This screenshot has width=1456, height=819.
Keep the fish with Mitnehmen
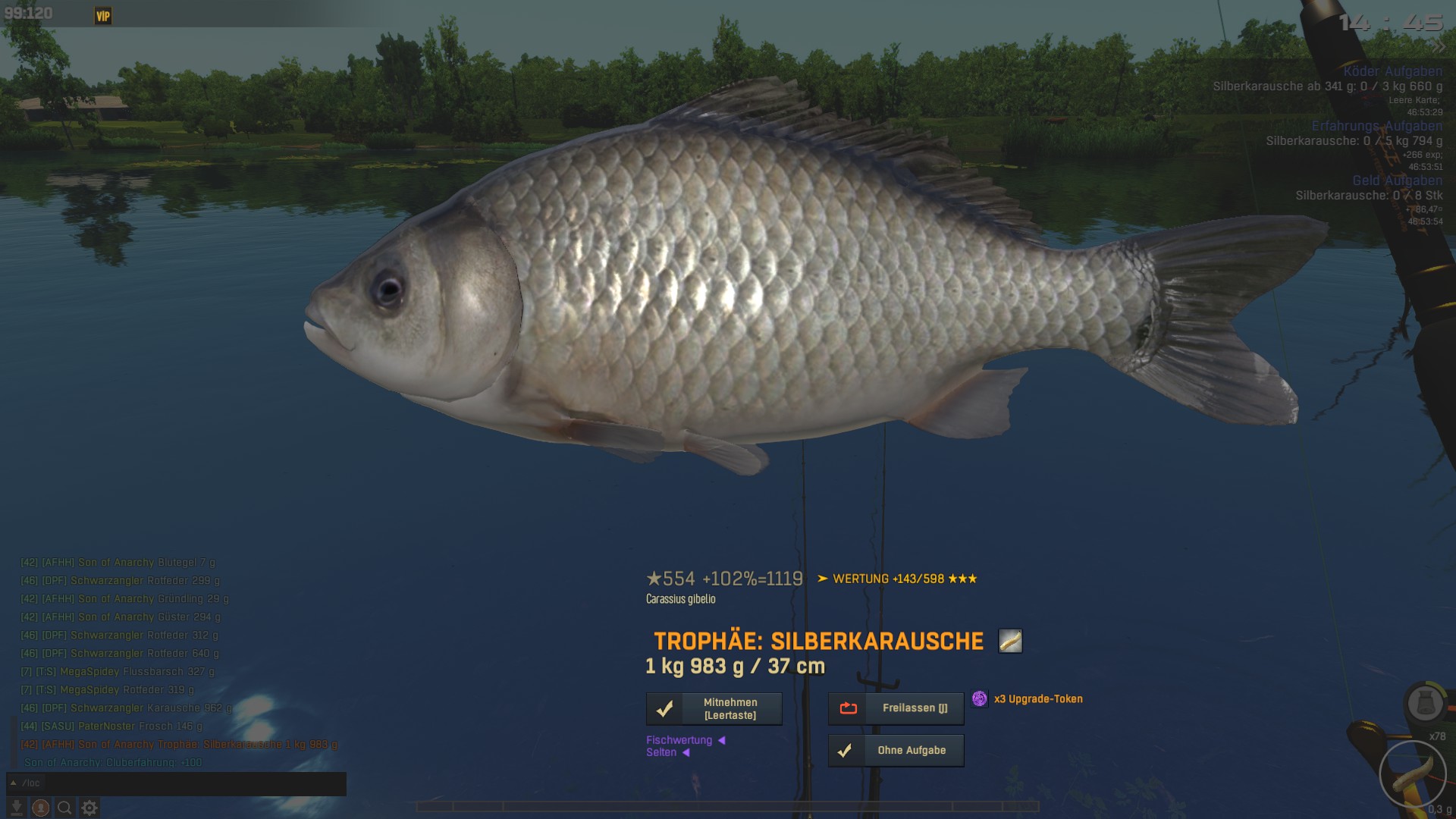pos(714,709)
